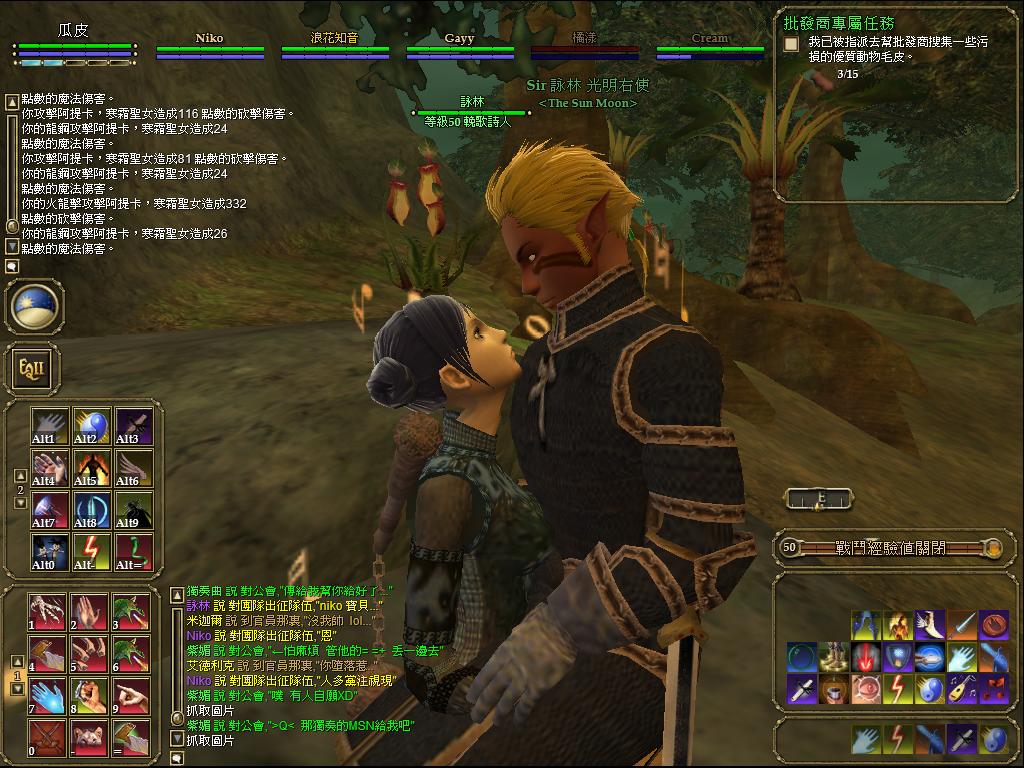Screen dimensions: 1024x768
Task: Use the red downward arrow ability
Action: [866, 658]
